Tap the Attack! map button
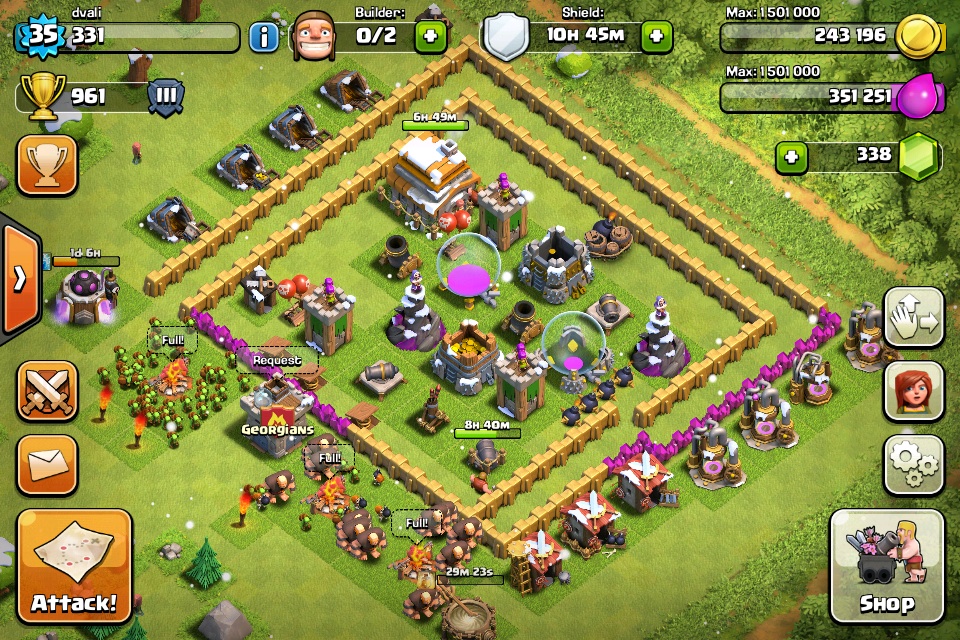 pos(74,566)
